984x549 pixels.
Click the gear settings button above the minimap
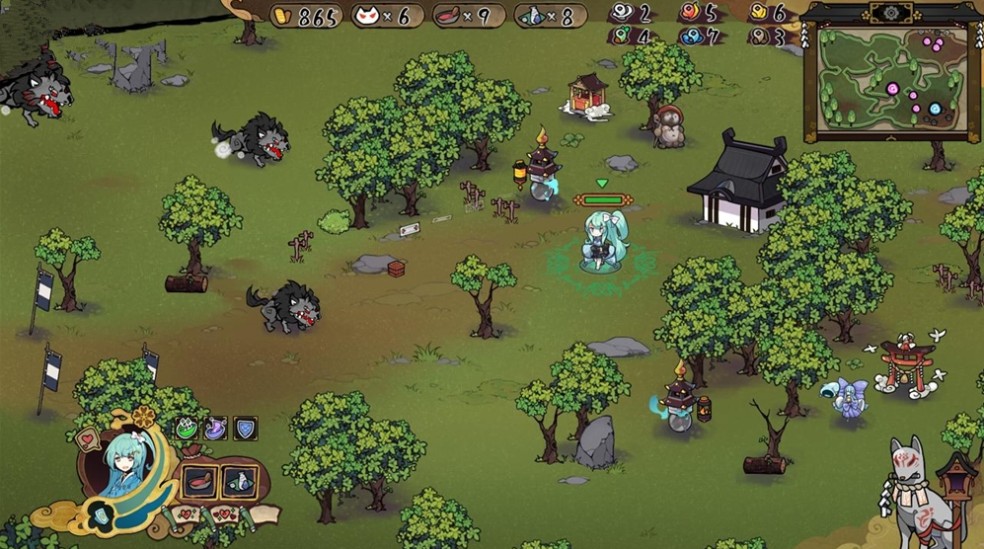(889, 12)
